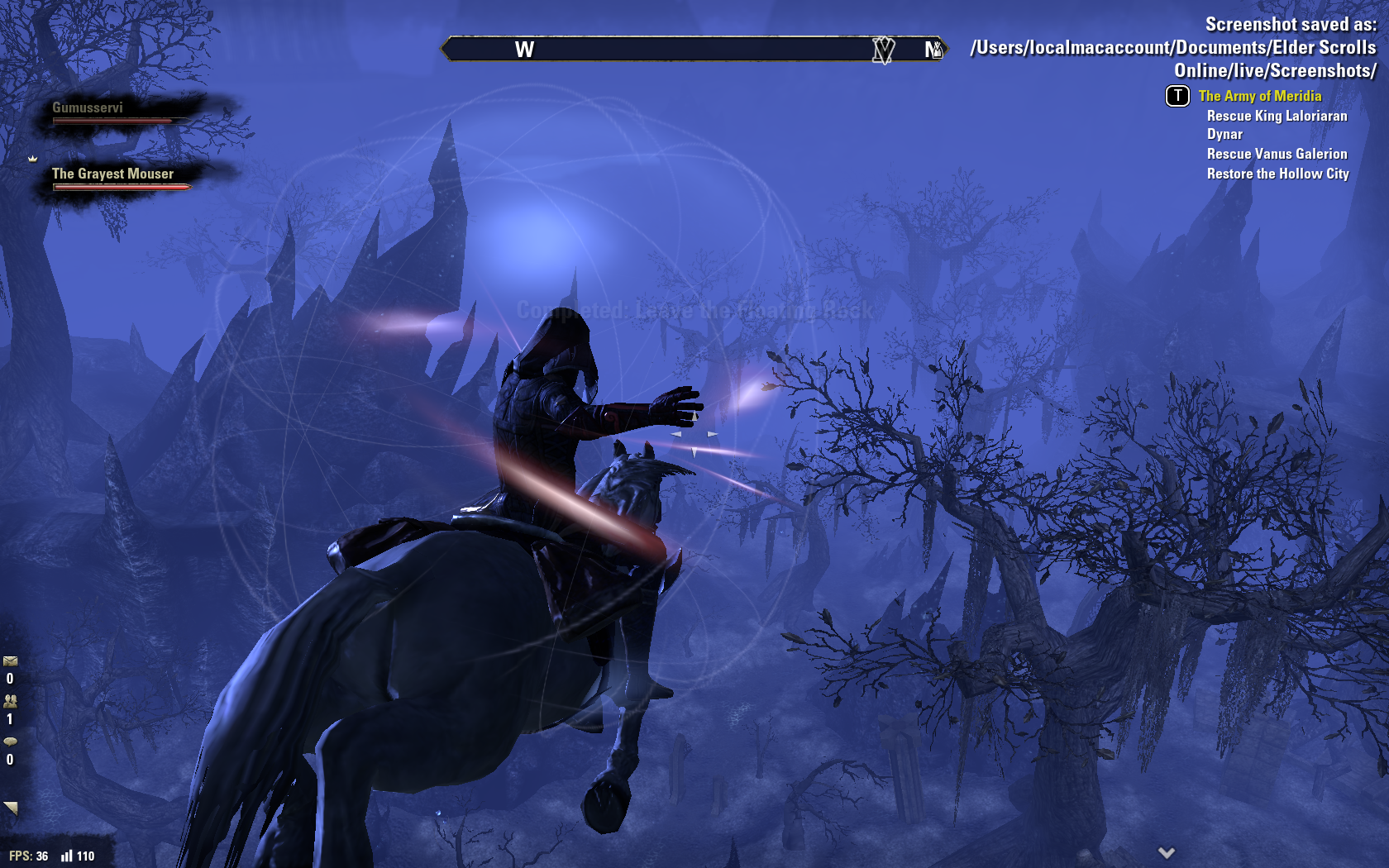Click the Rescue King Laloriaran Dynar objective
Screen dimensions: 1389x868
click(1277, 125)
